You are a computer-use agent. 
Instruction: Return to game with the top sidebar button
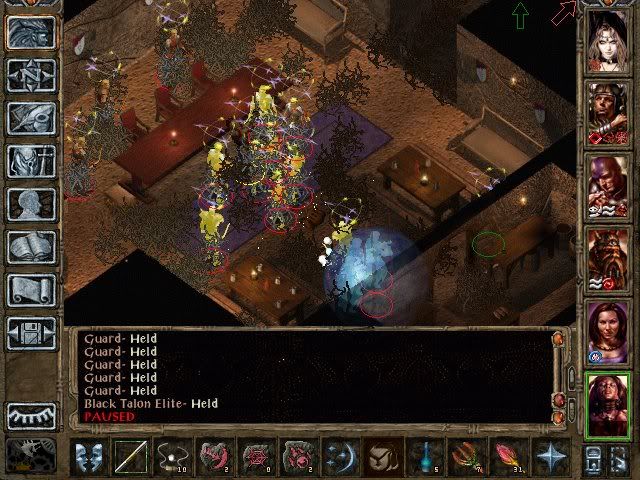[31, 32]
